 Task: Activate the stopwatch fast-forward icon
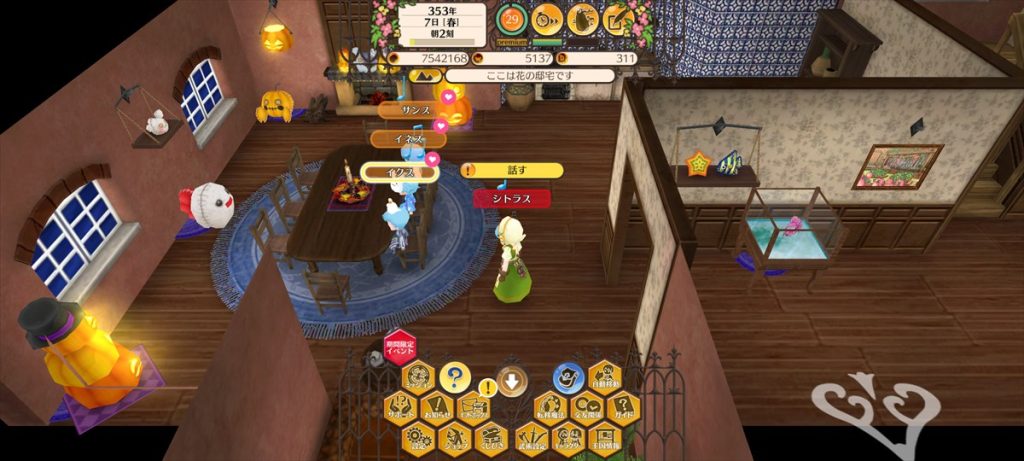click(547, 17)
